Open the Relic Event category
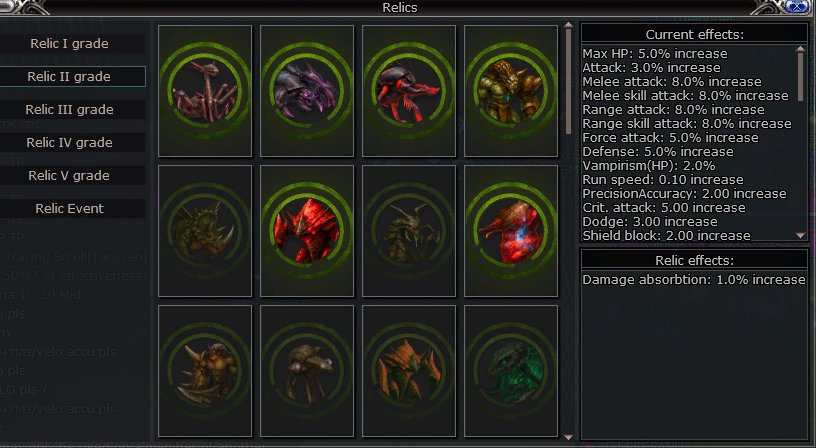Image resolution: width=816 pixels, height=448 pixels. pos(69,209)
